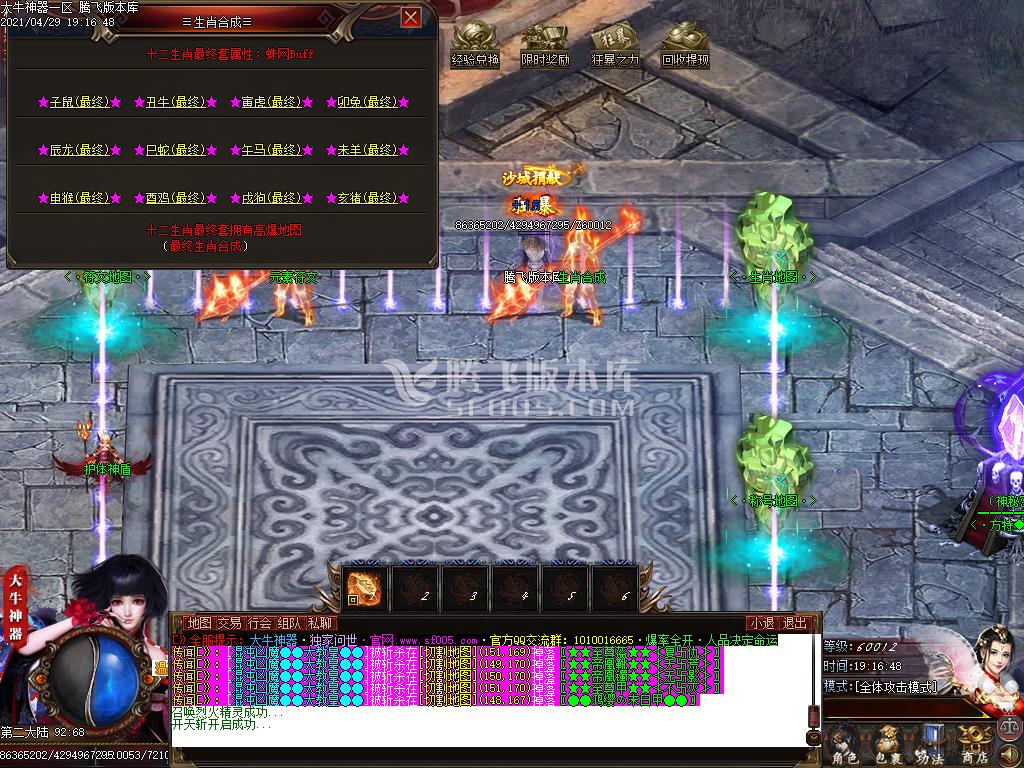Switch to the 地图 chat tab

point(199,623)
